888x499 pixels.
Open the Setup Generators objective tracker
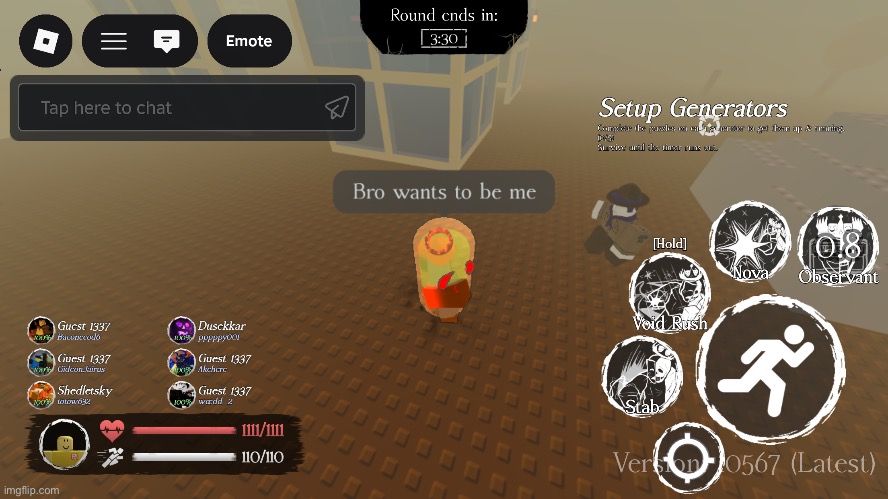click(693, 108)
